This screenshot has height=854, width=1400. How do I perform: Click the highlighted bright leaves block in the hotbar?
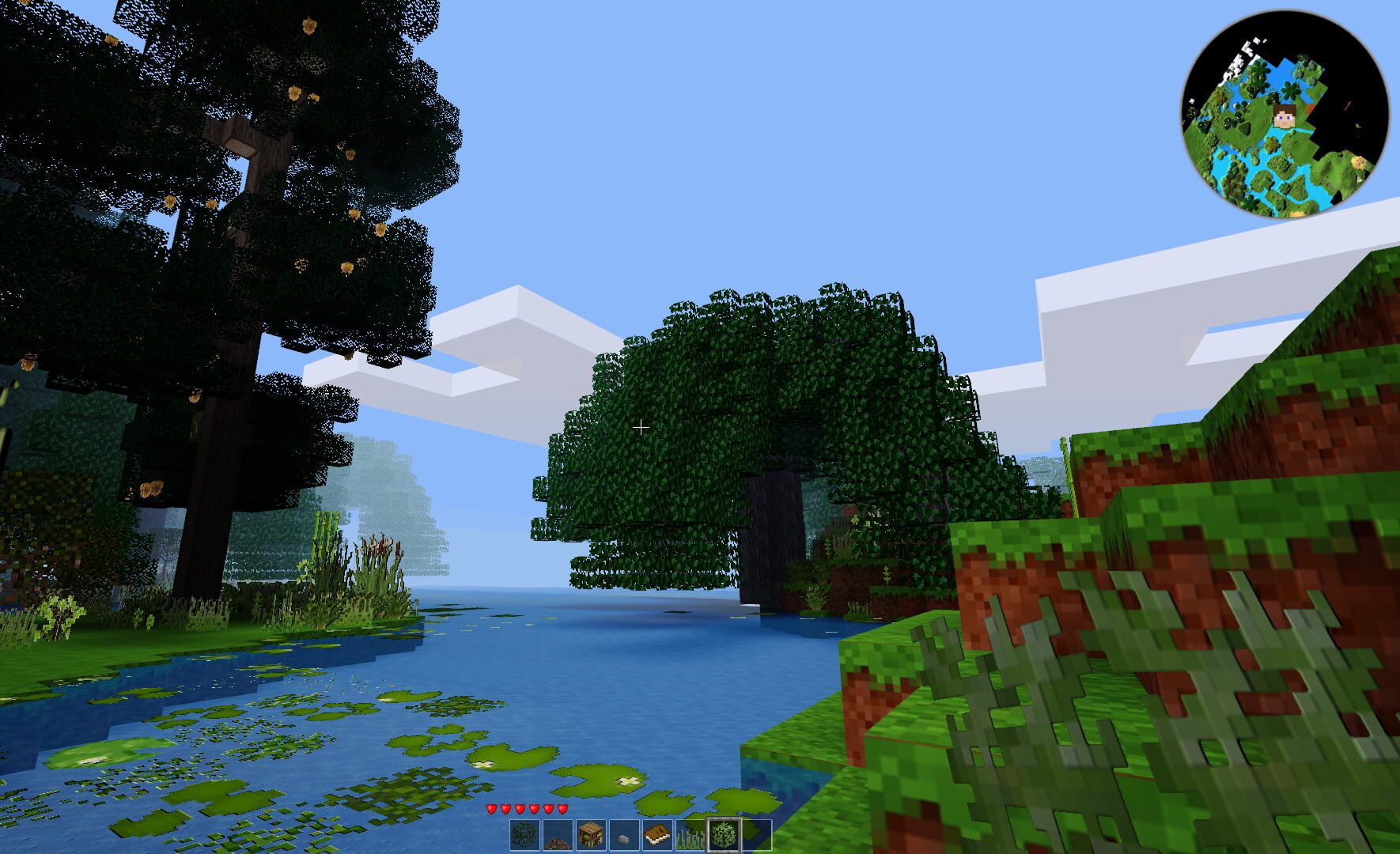tap(723, 836)
